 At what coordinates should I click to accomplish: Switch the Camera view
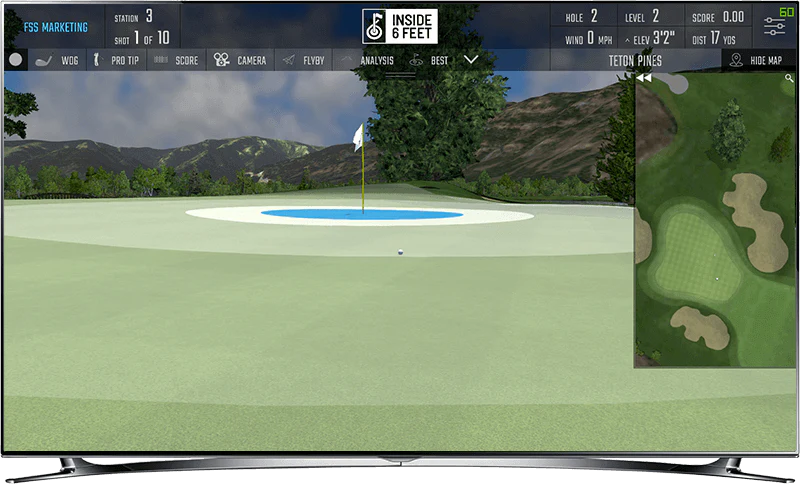tap(240, 60)
